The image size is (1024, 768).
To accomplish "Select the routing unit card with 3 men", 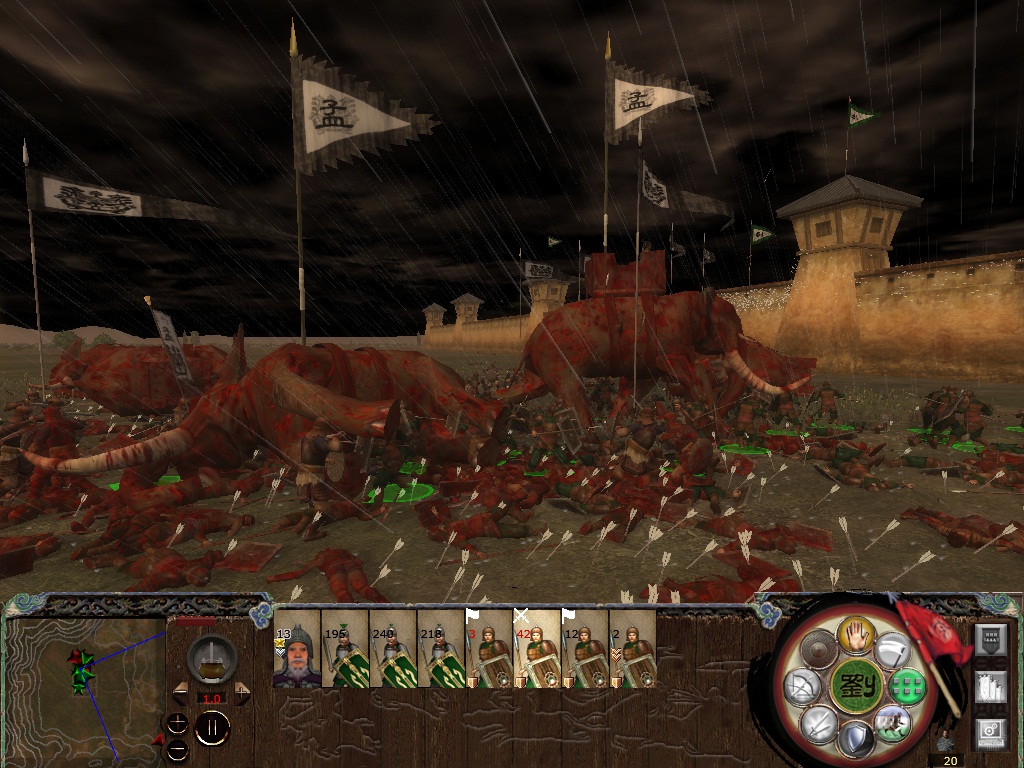I will 489,649.
